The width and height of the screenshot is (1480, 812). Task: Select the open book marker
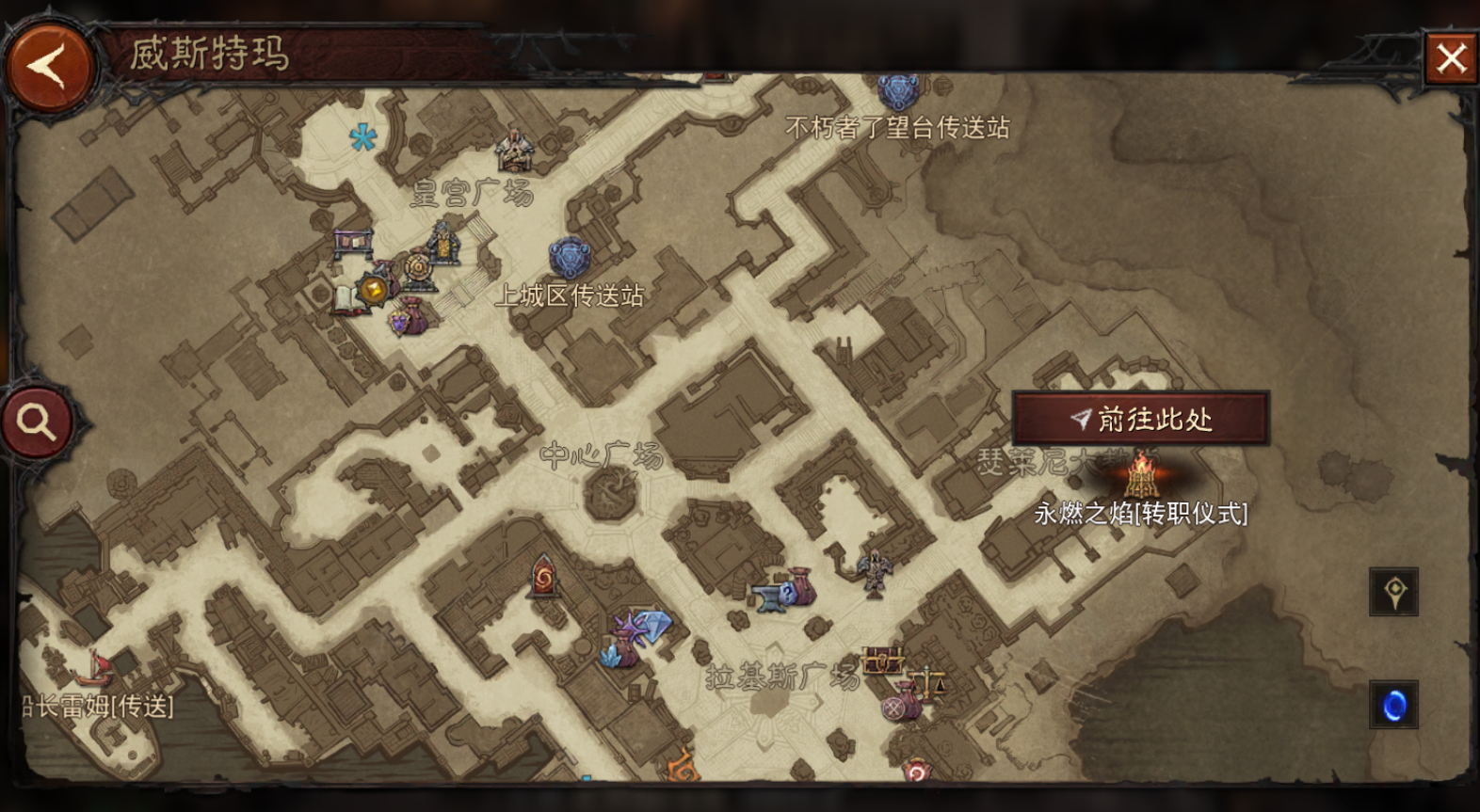click(346, 299)
